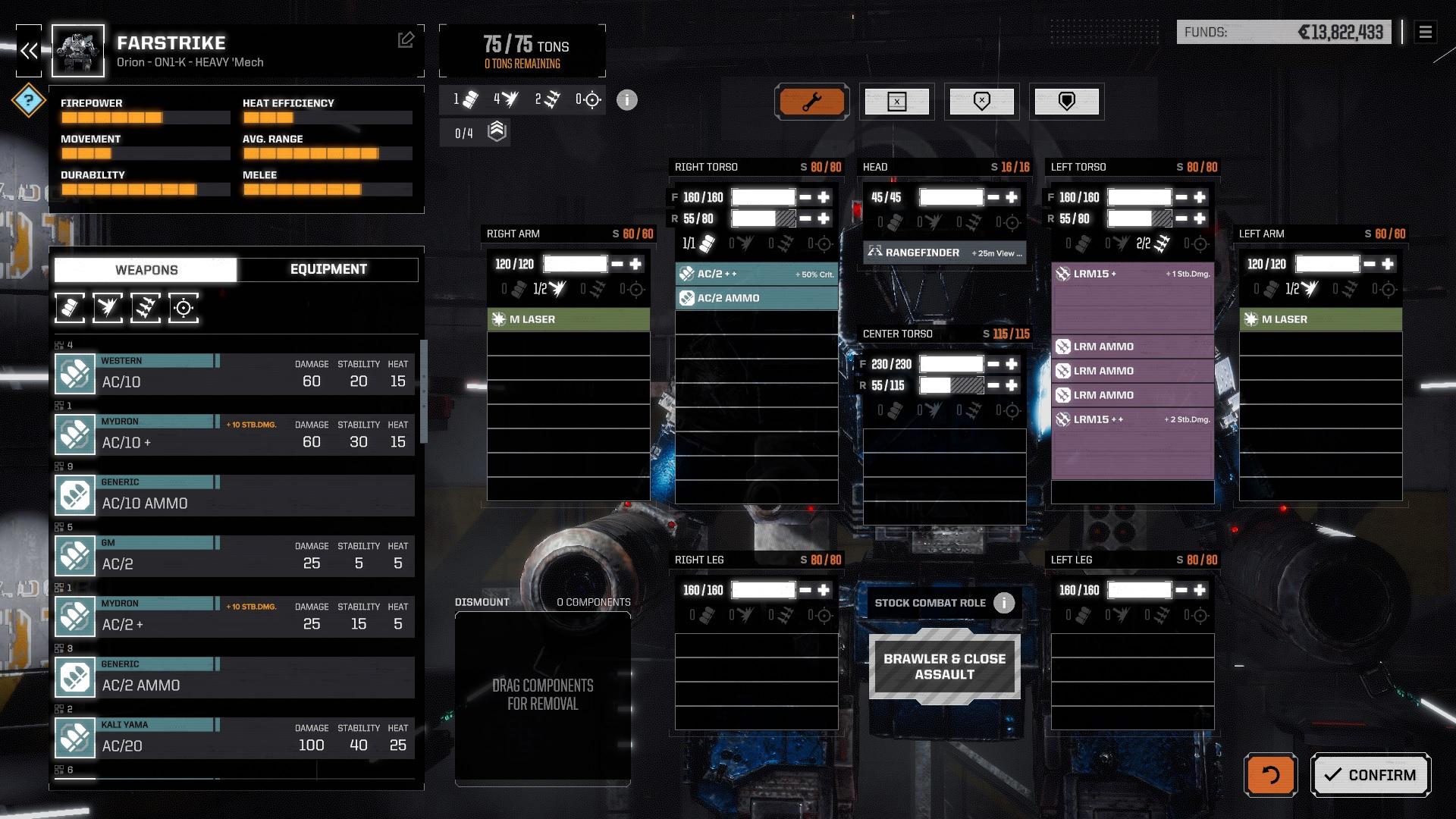
Task: Go back using the double-arrow button
Action: (x=30, y=51)
